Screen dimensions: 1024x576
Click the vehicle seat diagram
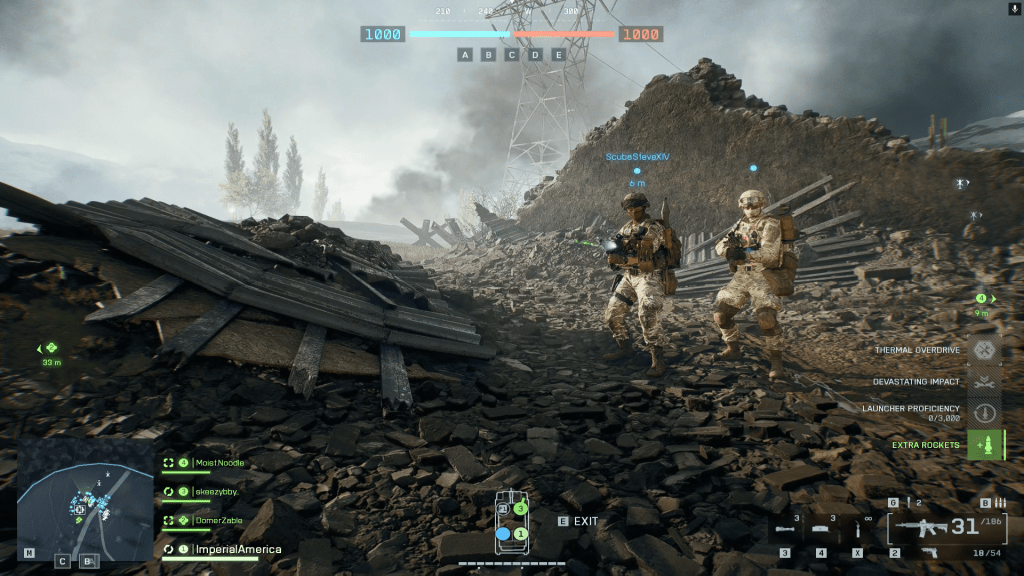click(511, 523)
